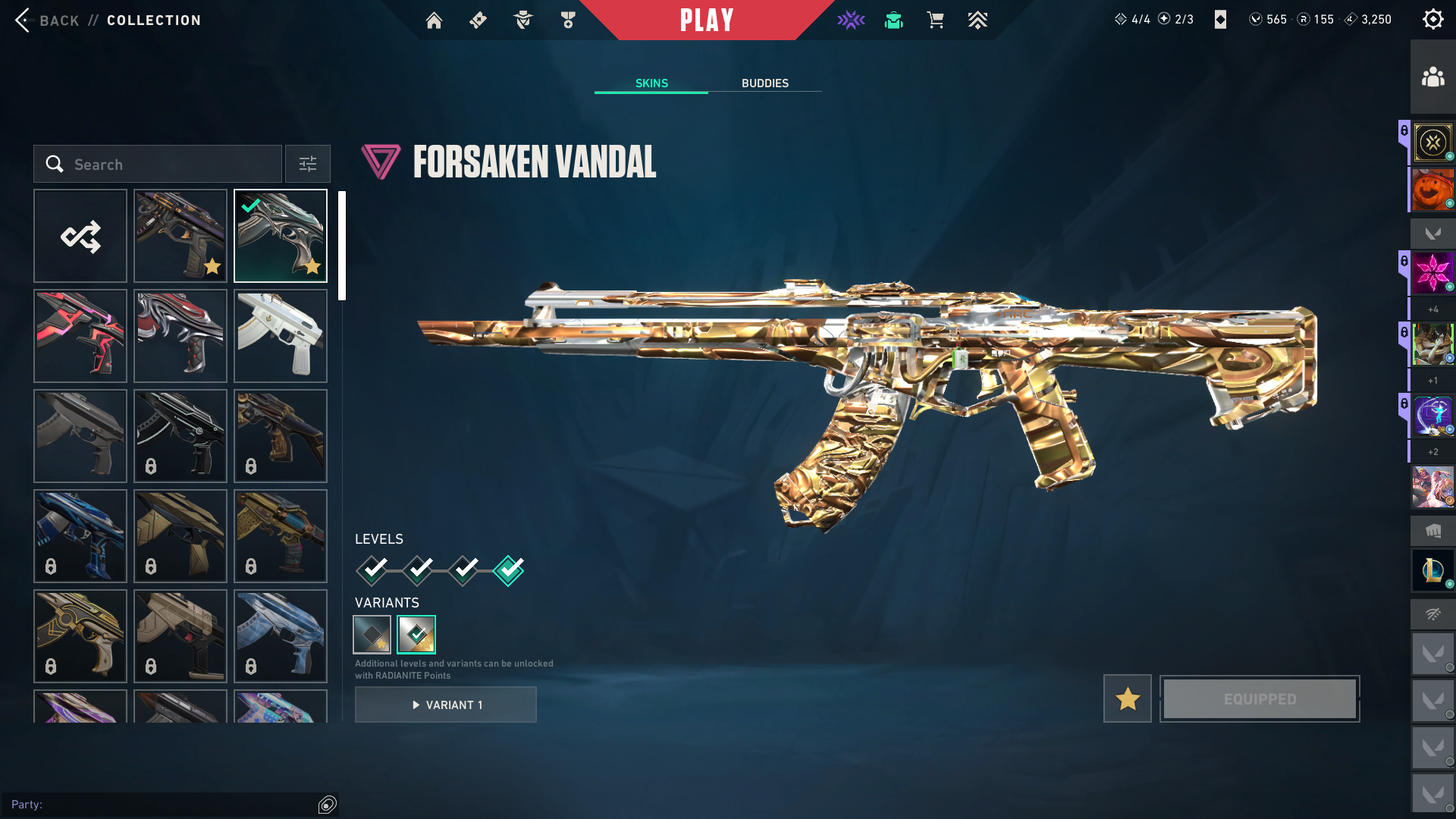
Task: Open the social panel icon on the right
Action: point(1432,75)
